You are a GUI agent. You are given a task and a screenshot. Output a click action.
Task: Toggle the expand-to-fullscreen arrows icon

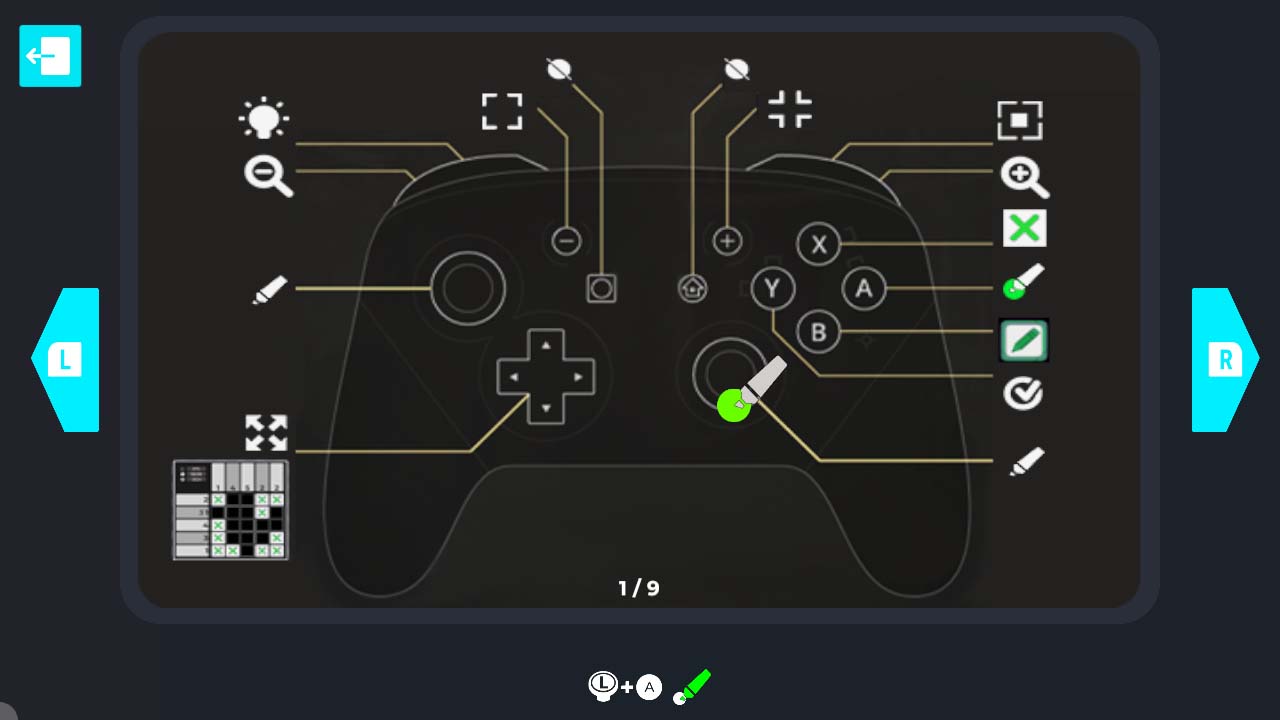(x=265, y=433)
